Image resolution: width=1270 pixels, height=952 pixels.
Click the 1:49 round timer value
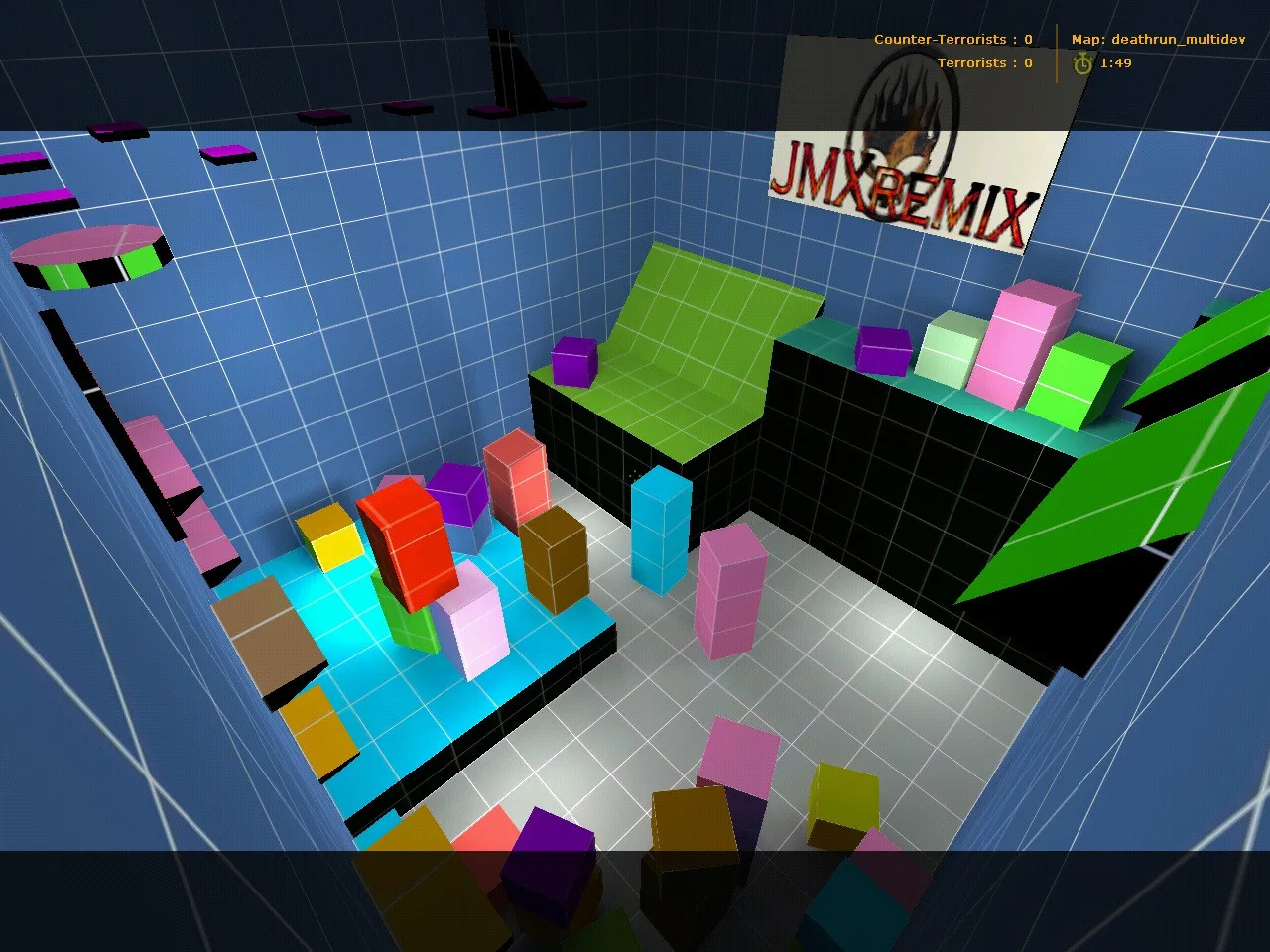click(x=1116, y=62)
